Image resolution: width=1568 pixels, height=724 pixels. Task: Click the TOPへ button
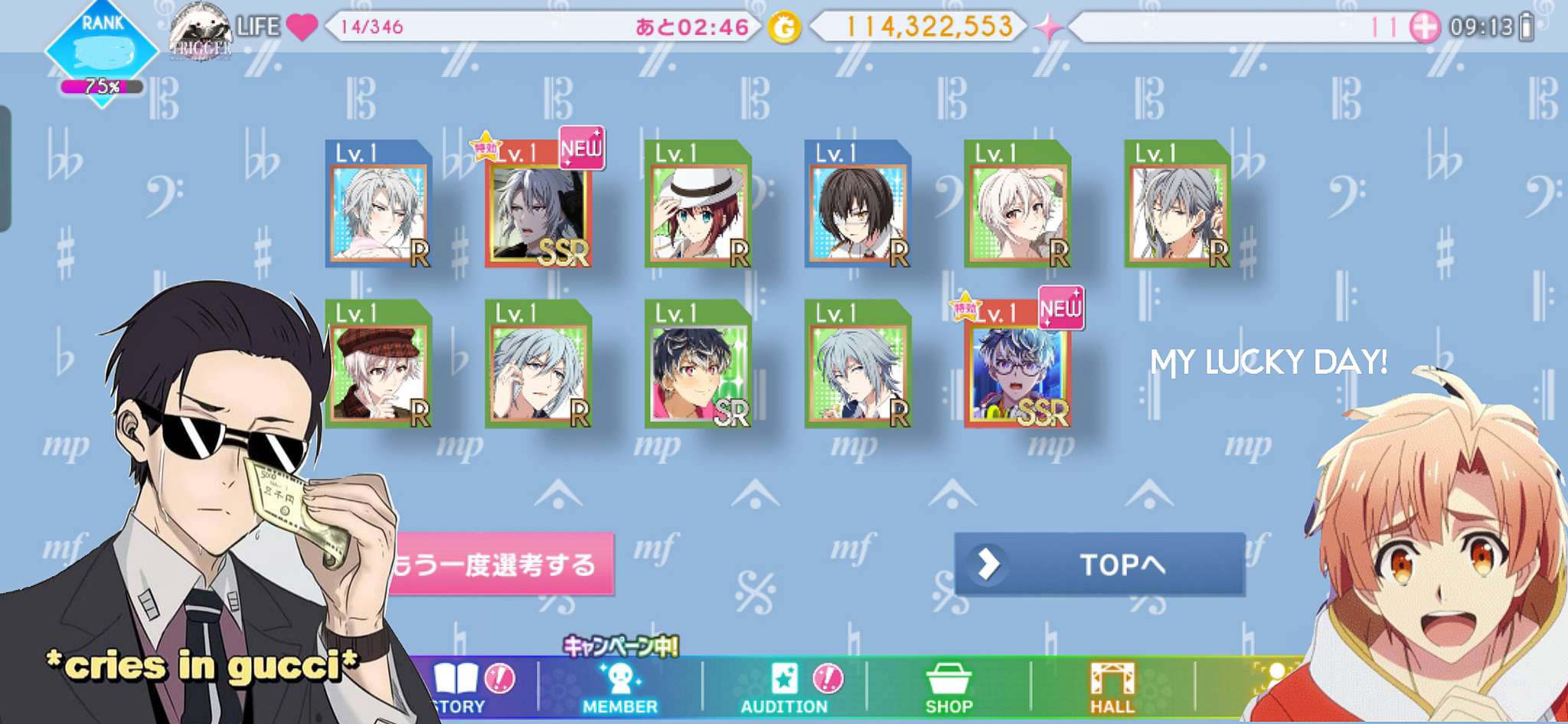pos(1099,565)
